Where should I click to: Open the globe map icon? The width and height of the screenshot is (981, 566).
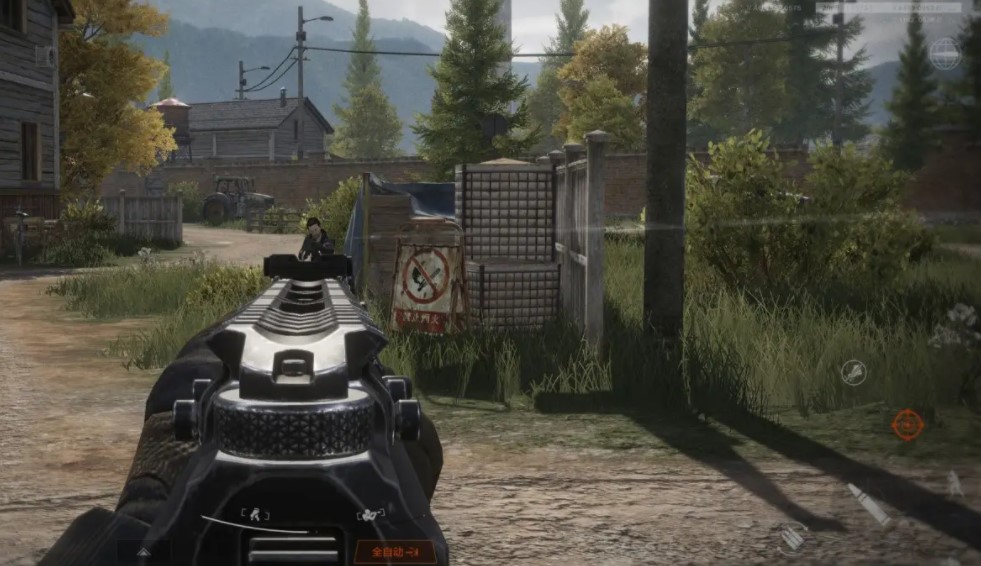pos(944,53)
